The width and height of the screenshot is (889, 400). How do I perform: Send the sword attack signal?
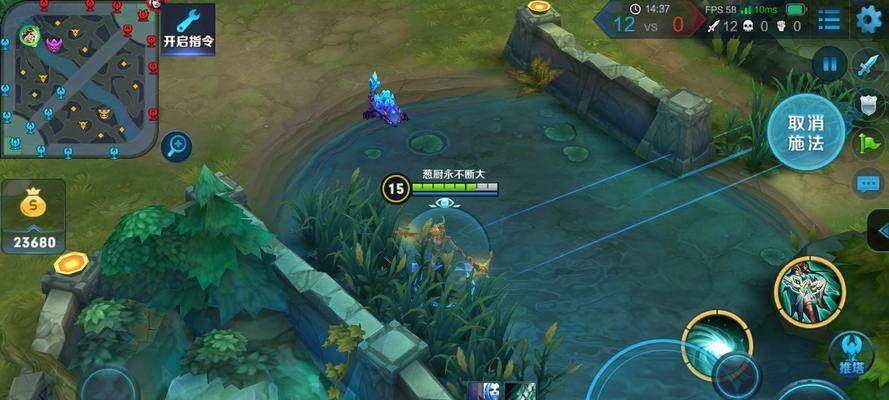pos(867,66)
